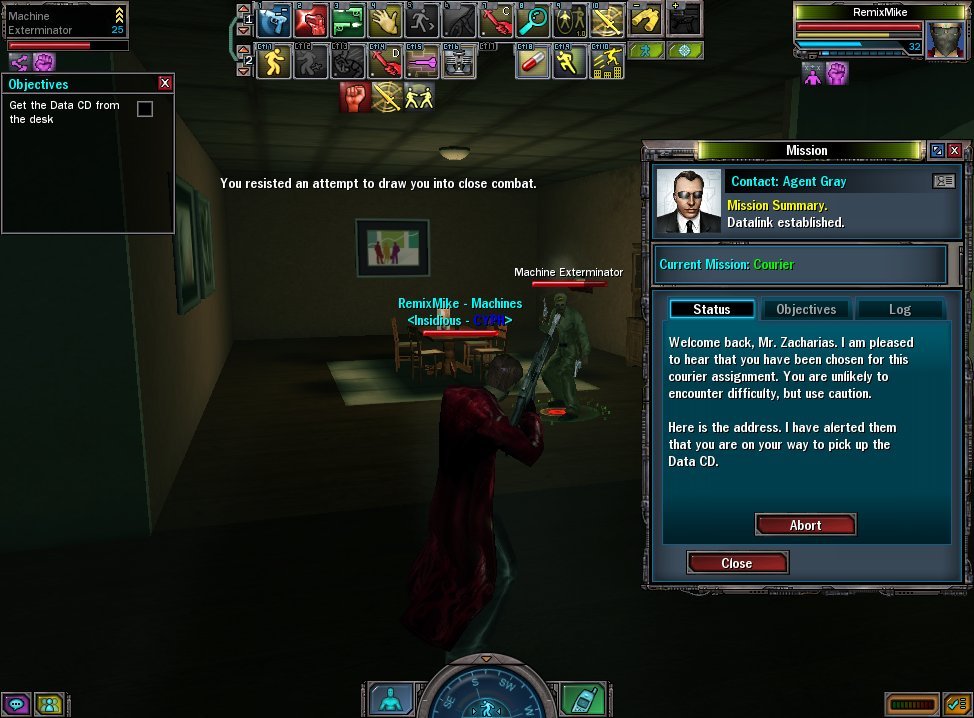Screen dimensions: 974x718
Task: Open the cell phone icon near compass
Action: click(579, 699)
